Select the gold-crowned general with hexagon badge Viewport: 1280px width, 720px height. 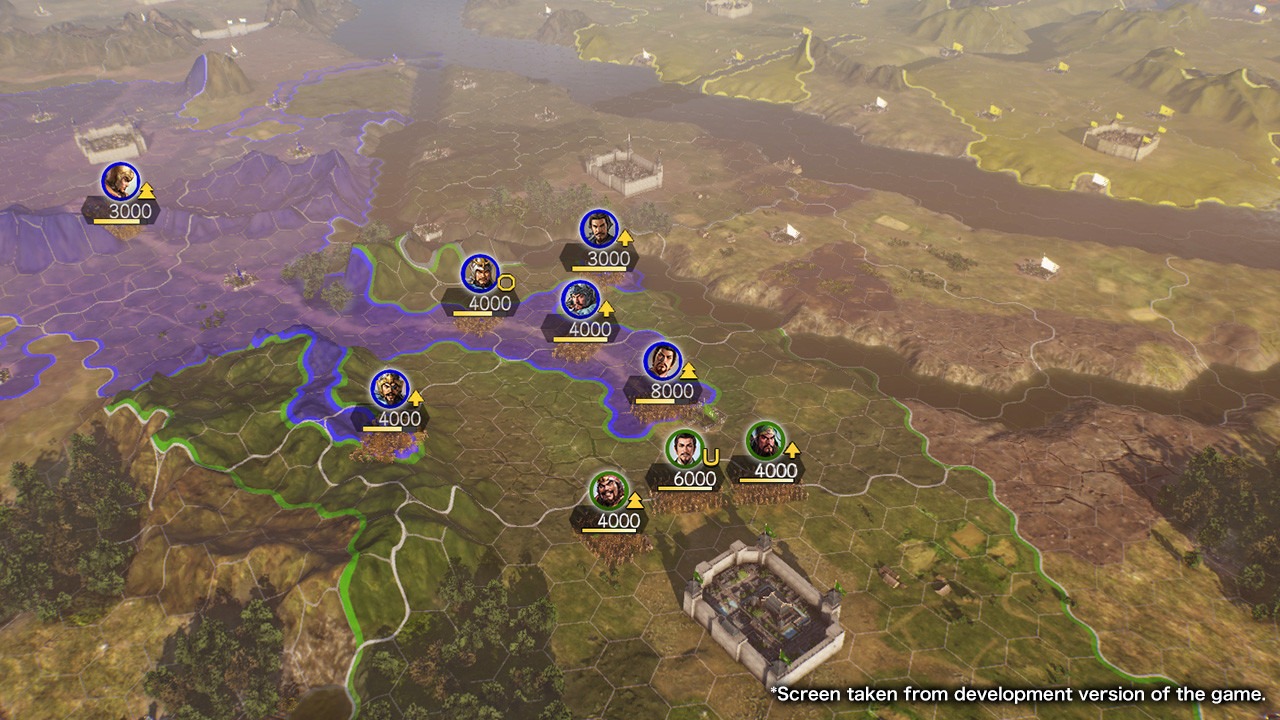tap(479, 270)
